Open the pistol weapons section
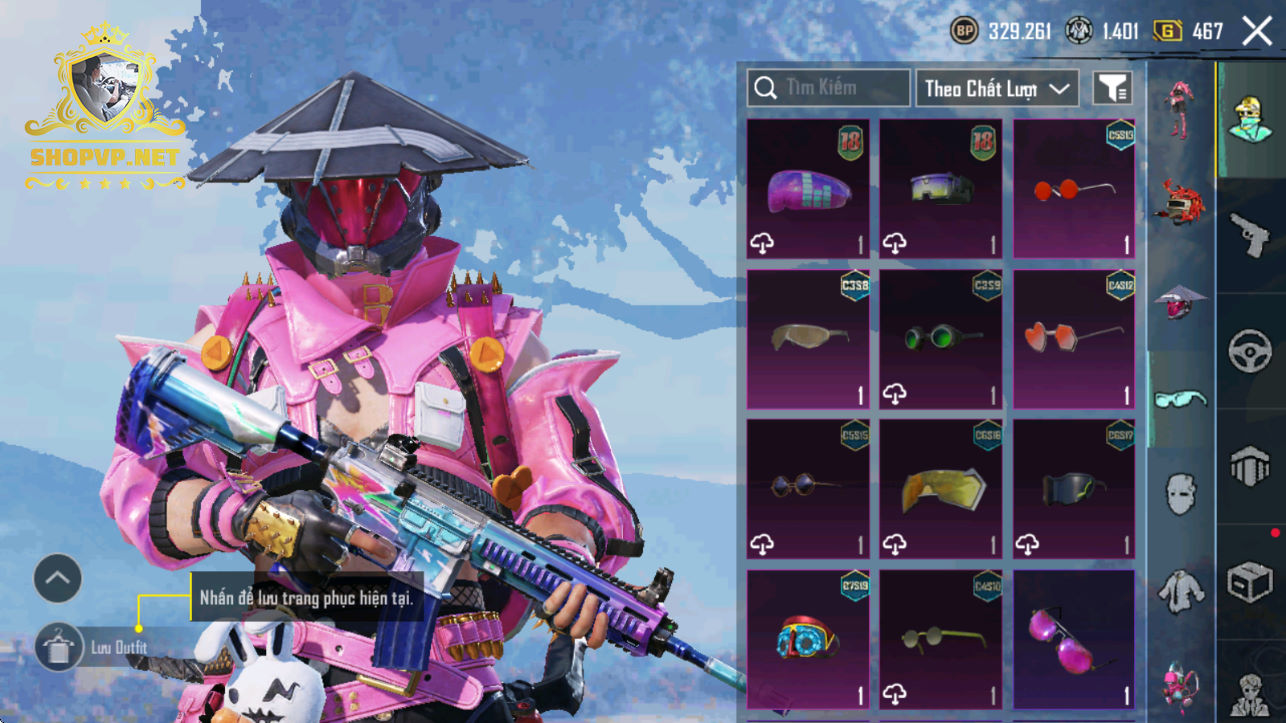1286x723 pixels. coord(1249,233)
